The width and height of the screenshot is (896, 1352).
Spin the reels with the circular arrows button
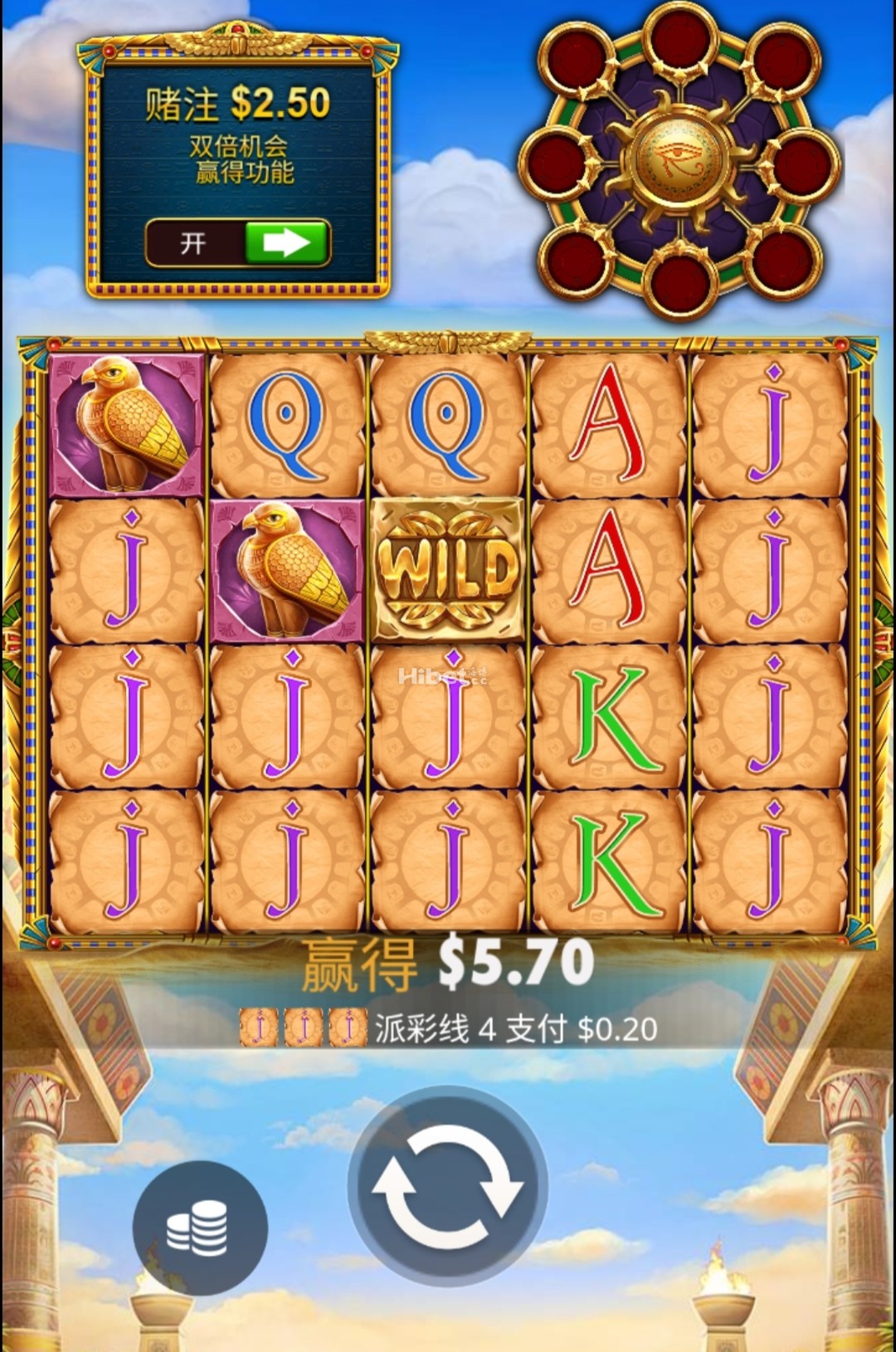(447, 1186)
